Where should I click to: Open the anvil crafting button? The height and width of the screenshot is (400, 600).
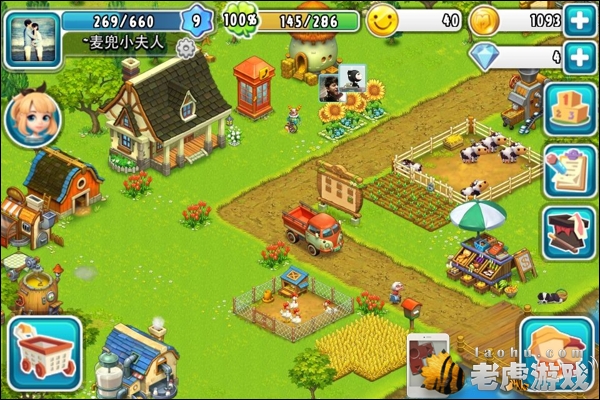click(x=570, y=232)
